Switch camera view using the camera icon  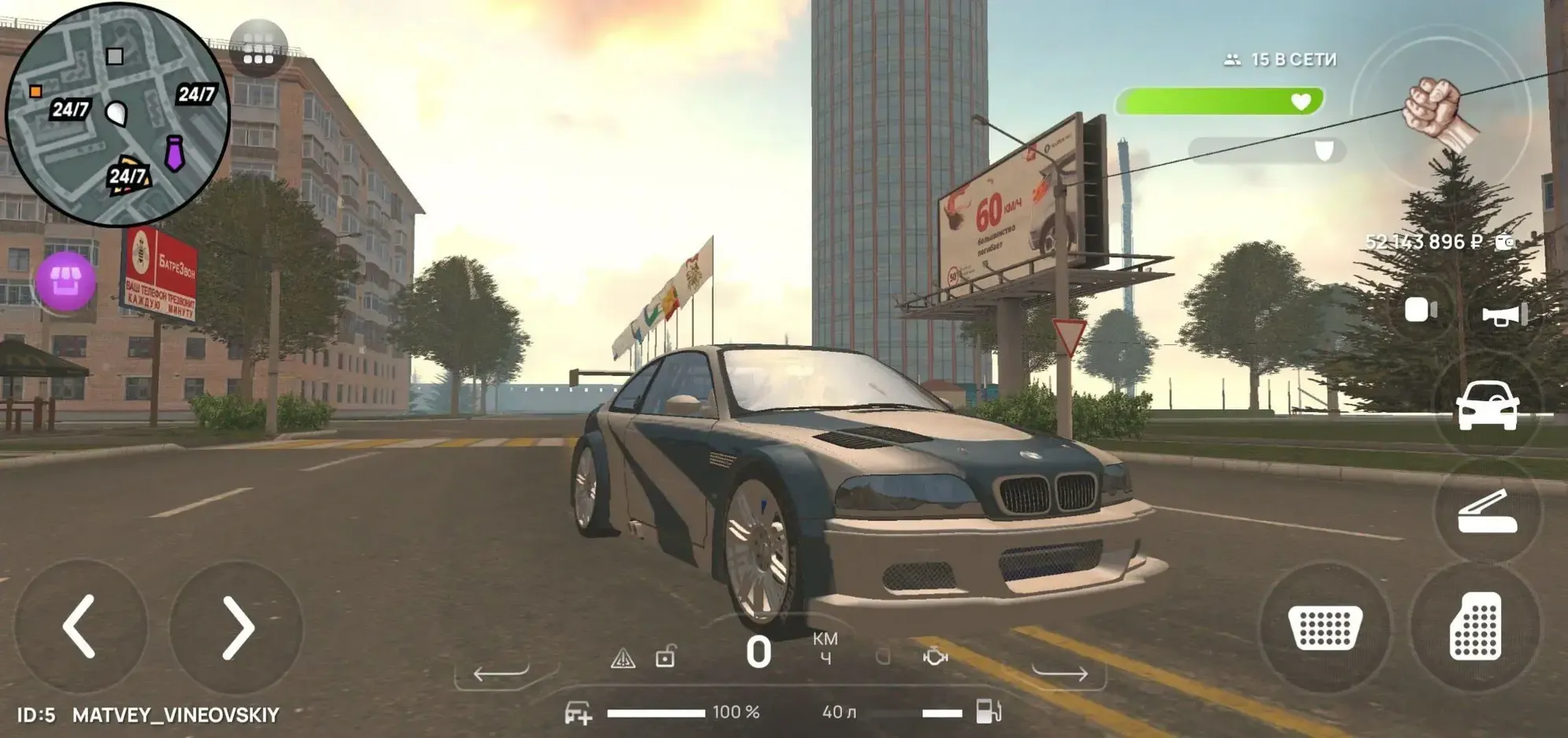click(1420, 310)
